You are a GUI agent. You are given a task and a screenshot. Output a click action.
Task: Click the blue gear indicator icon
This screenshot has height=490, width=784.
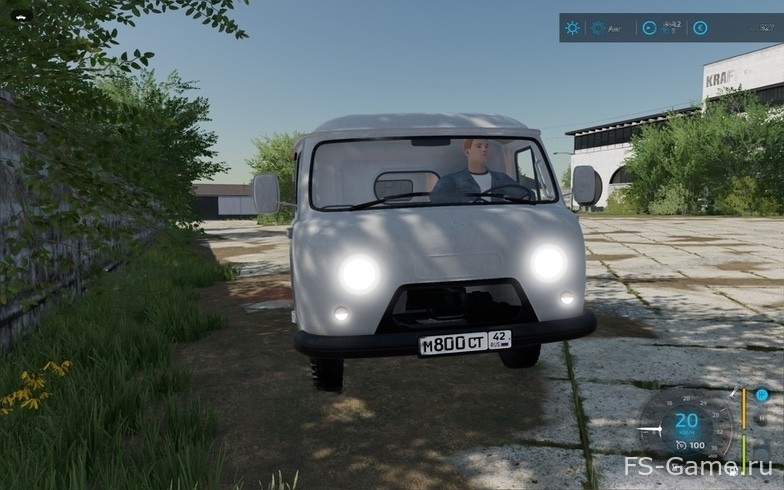coord(762,395)
